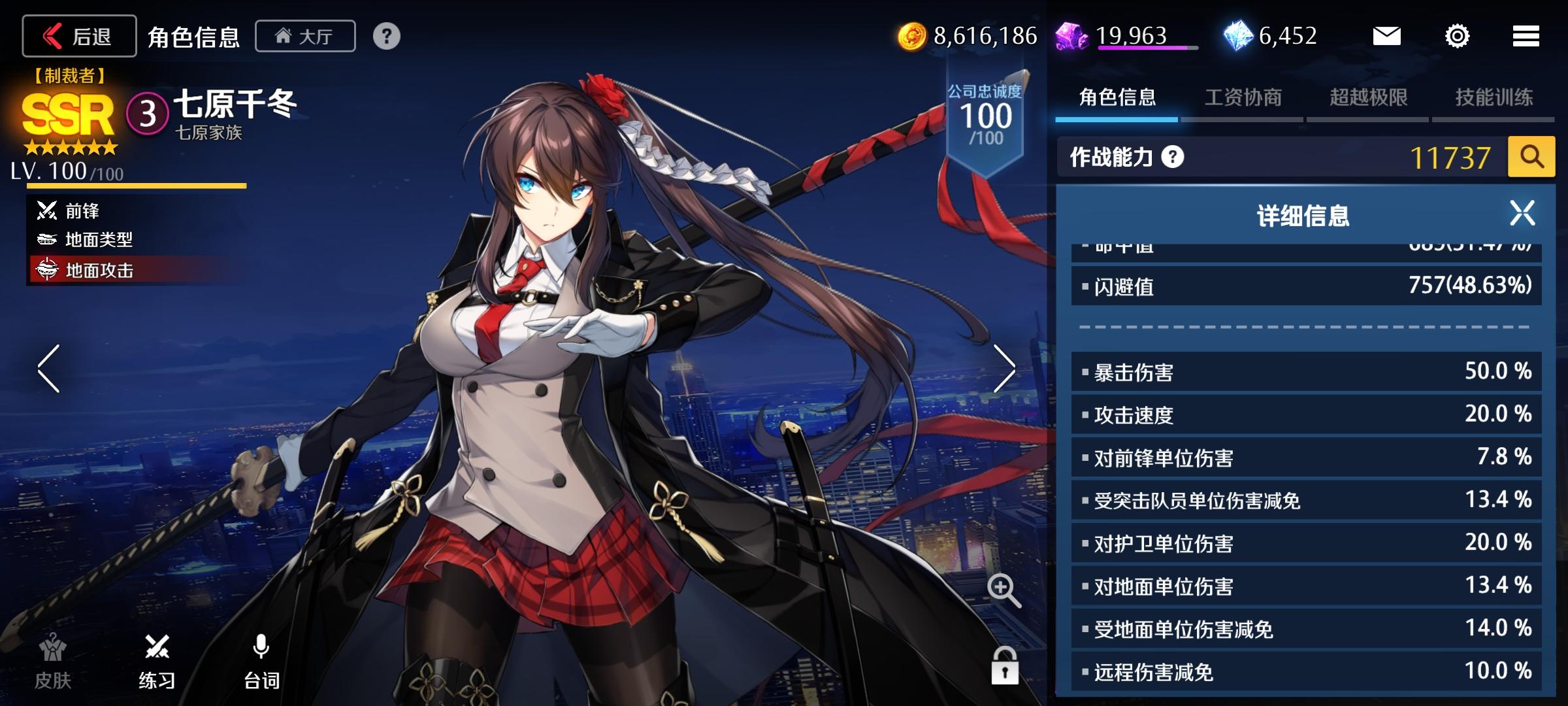This screenshot has width=1568, height=706.
Task: Switch to the 超越极限 tab
Action: (1368, 98)
